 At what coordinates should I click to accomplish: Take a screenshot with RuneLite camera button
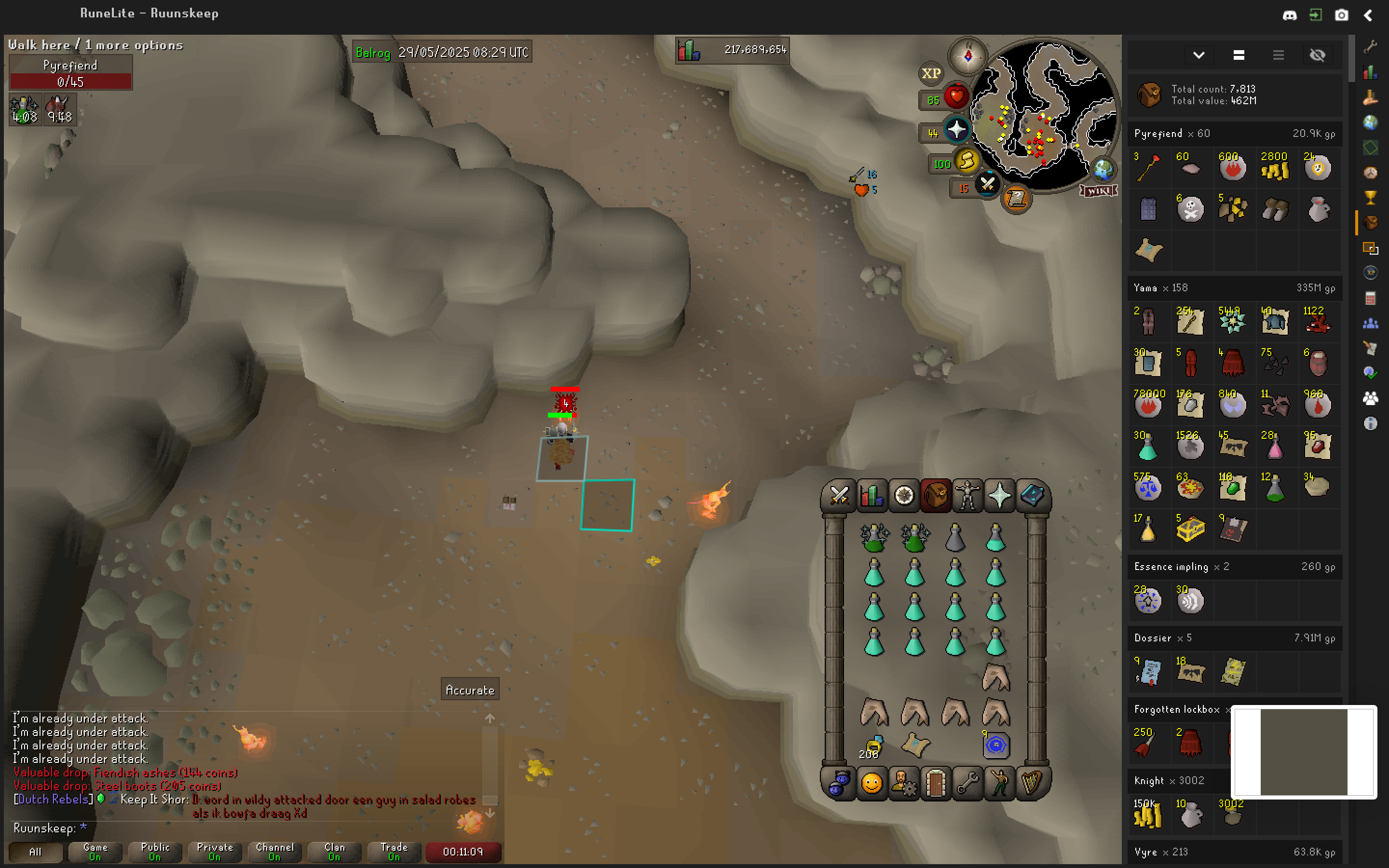point(1341,15)
